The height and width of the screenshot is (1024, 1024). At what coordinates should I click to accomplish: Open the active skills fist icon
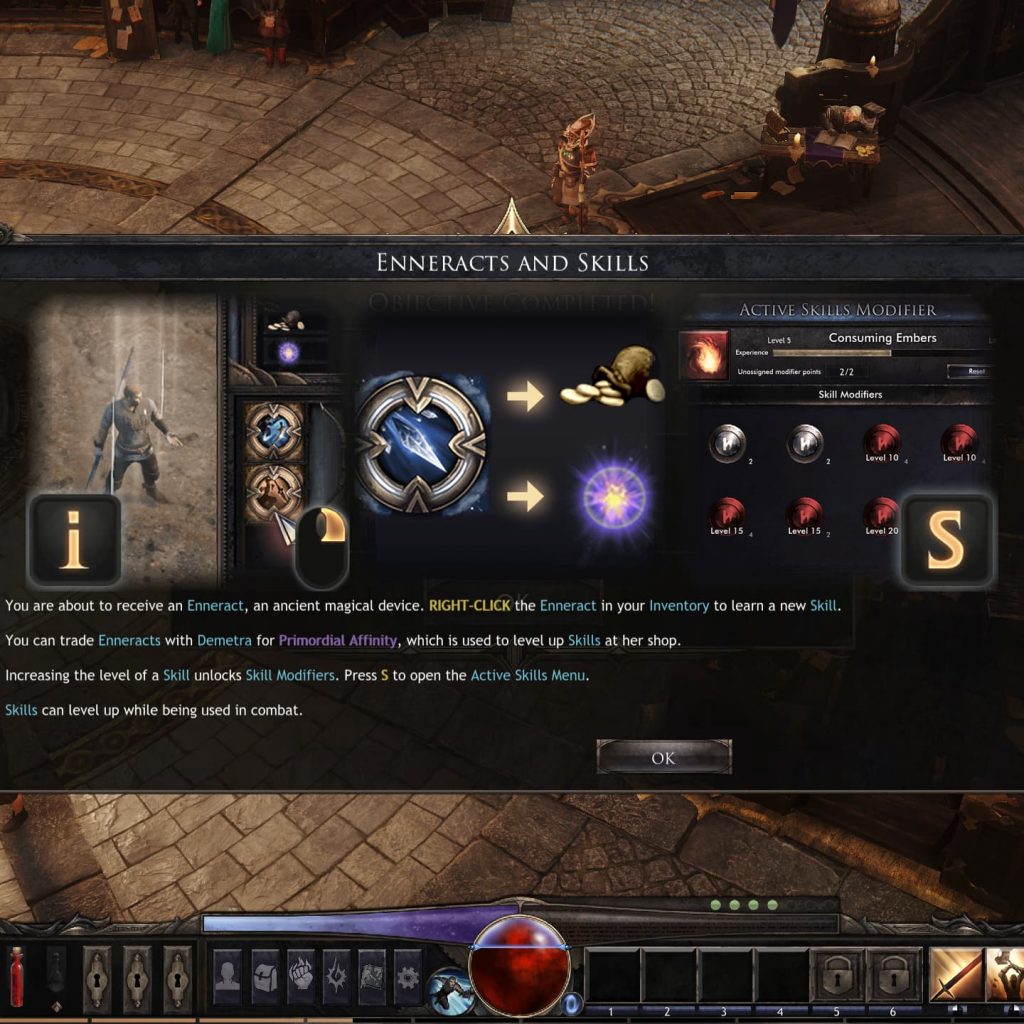tap(301, 976)
